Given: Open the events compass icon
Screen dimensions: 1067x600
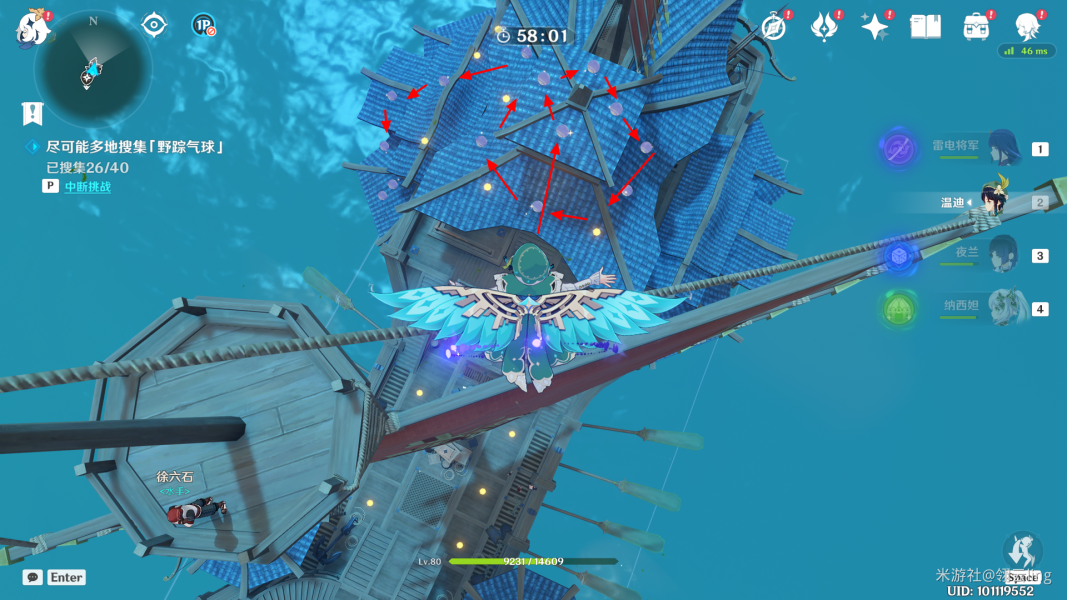Looking at the screenshot, I should [773, 27].
